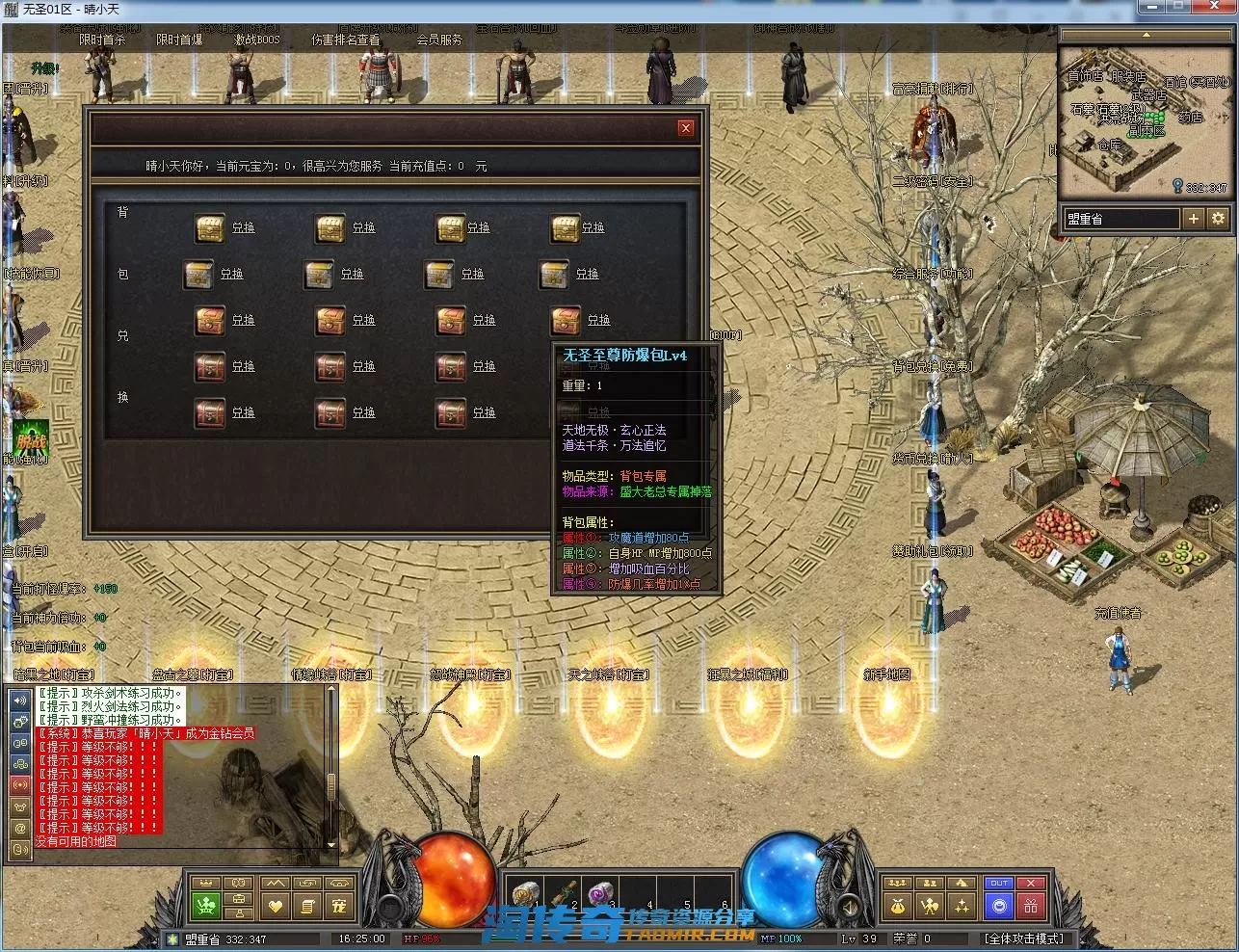The width and height of the screenshot is (1239, 952).
Task: Close the bag exchange dialog
Action: (x=686, y=127)
